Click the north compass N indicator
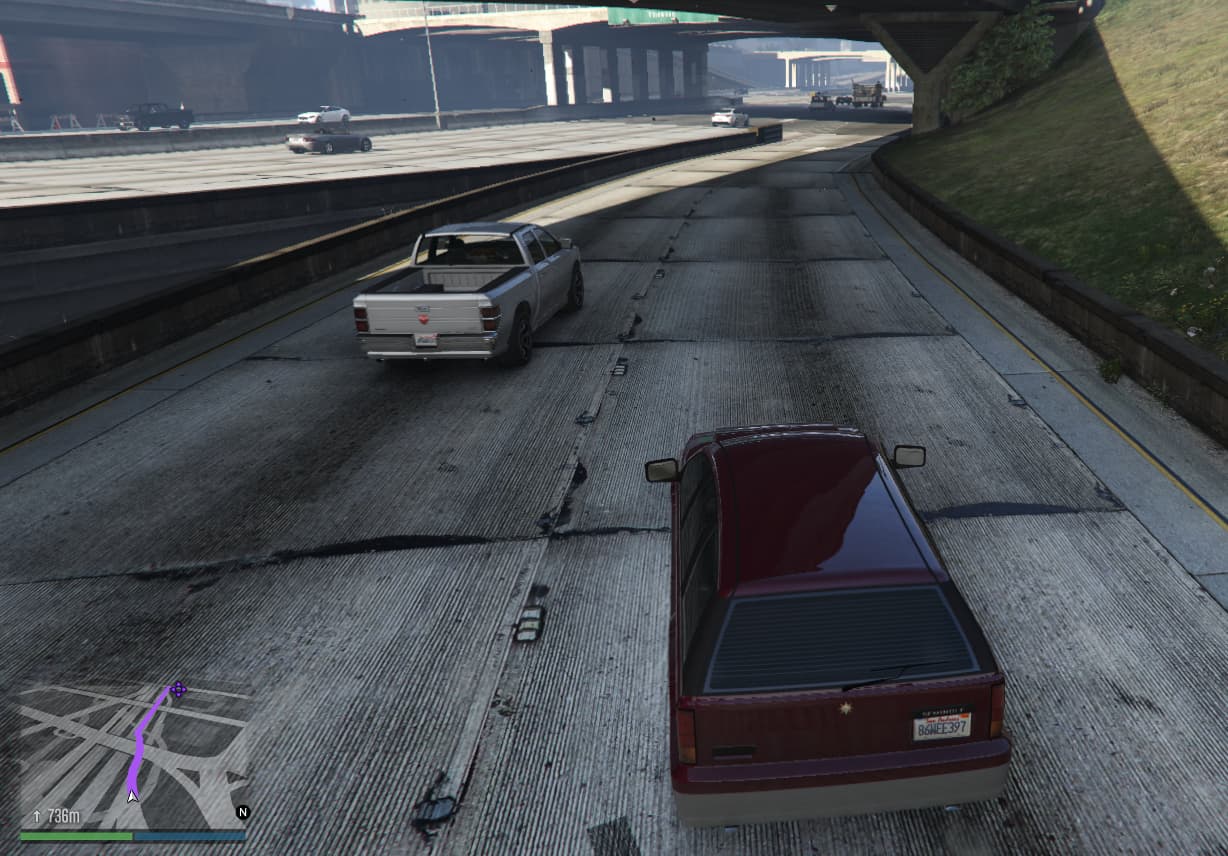The image size is (1228, 856). [x=242, y=812]
